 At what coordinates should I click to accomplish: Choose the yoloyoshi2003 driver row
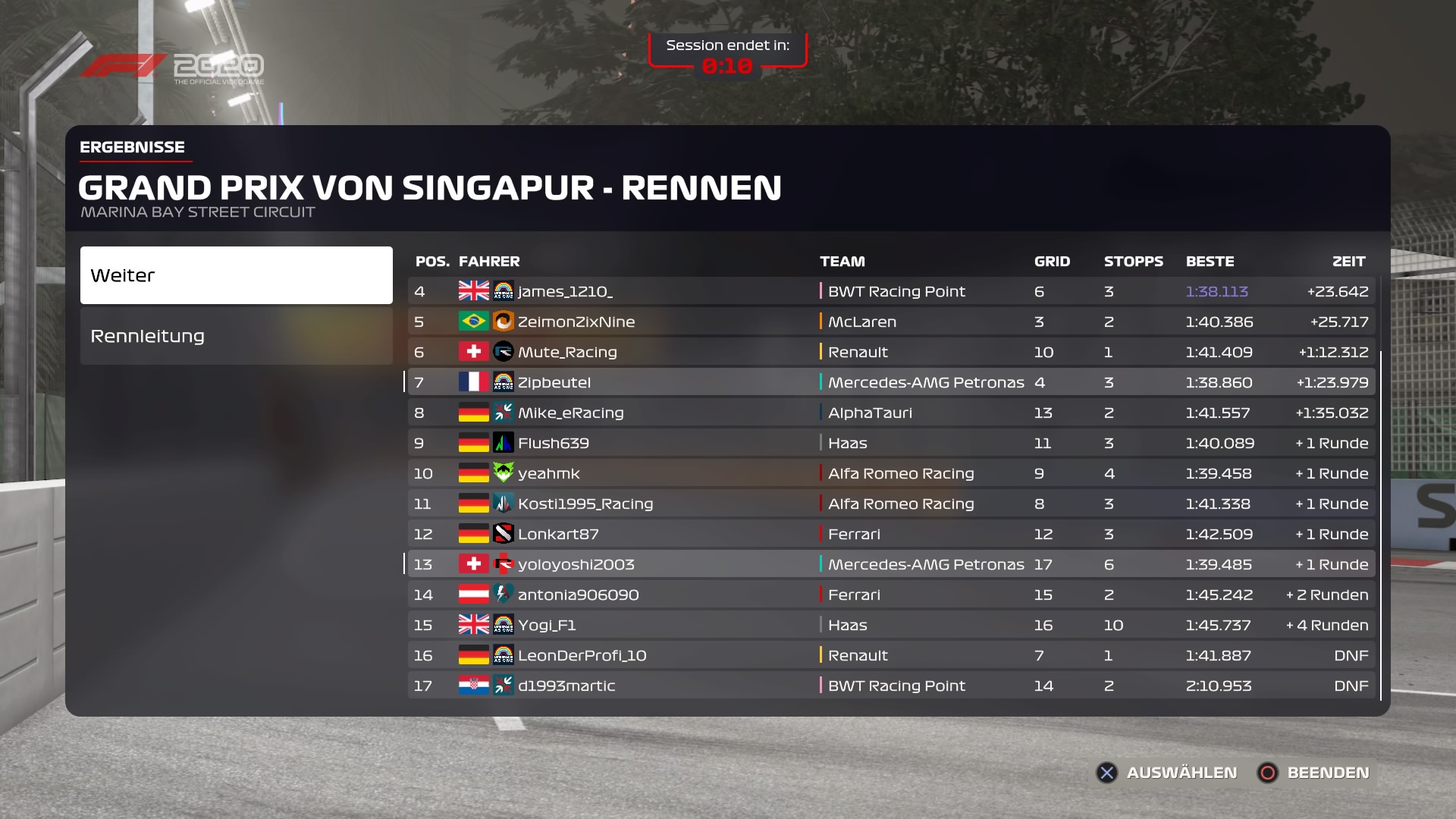click(x=891, y=564)
